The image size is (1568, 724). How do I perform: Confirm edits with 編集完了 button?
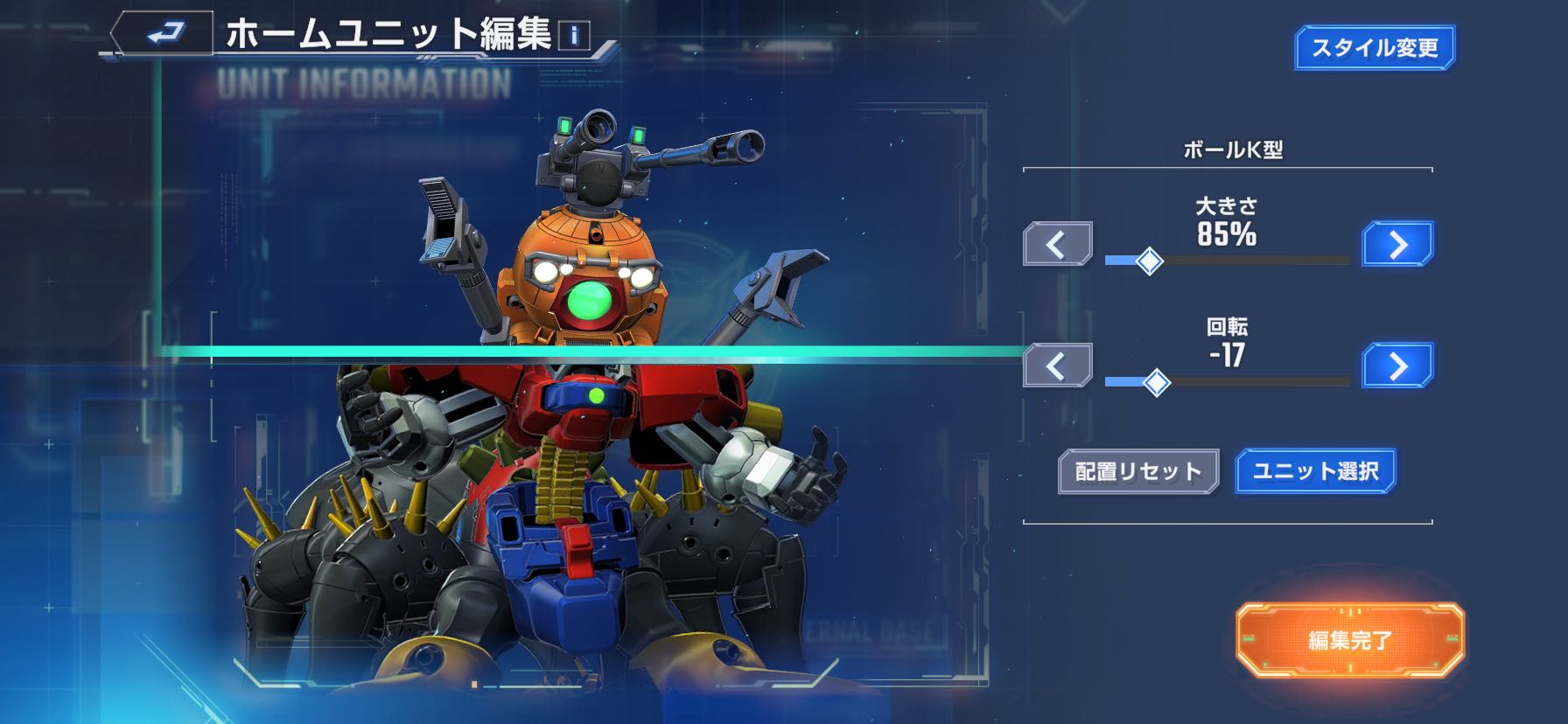pos(1349,640)
